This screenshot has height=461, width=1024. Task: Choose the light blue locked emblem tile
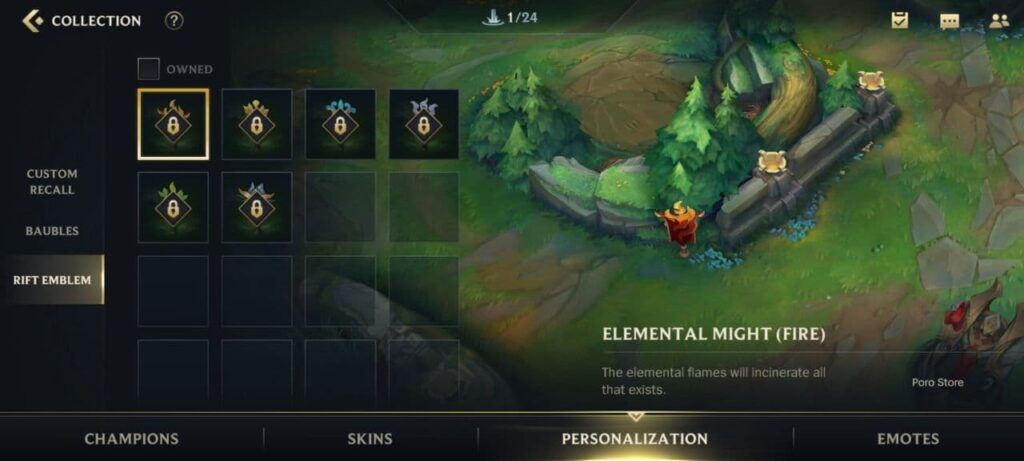(340, 124)
